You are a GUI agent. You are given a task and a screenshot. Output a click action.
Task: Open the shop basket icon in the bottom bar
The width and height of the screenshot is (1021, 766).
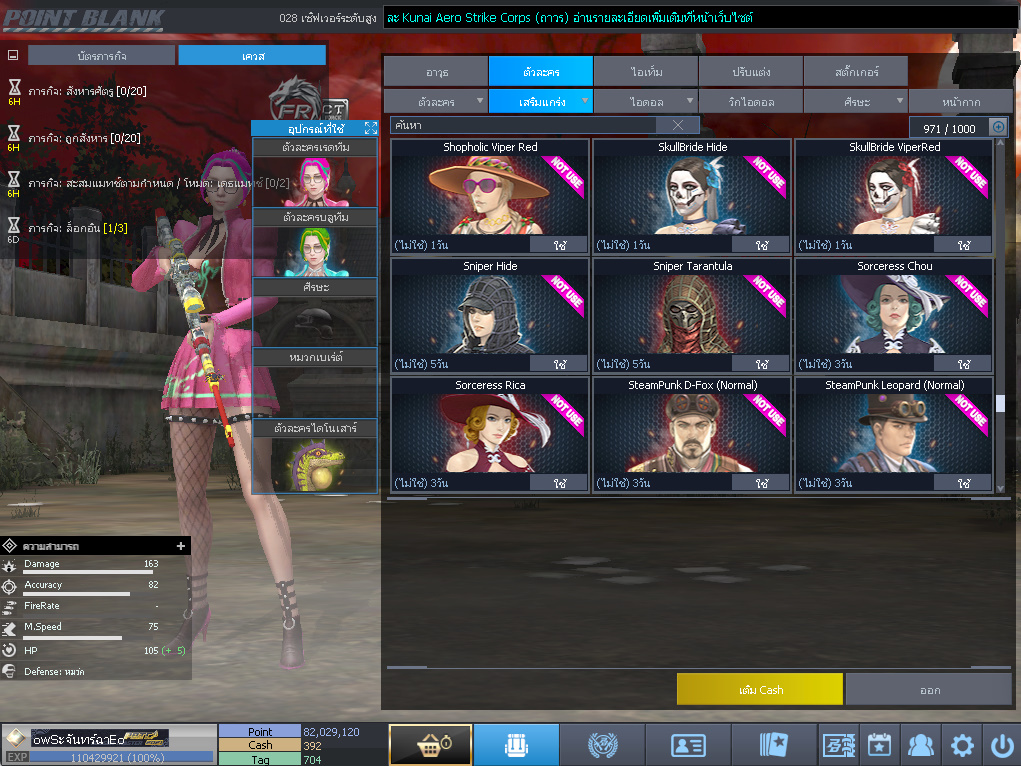pos(430,745)
